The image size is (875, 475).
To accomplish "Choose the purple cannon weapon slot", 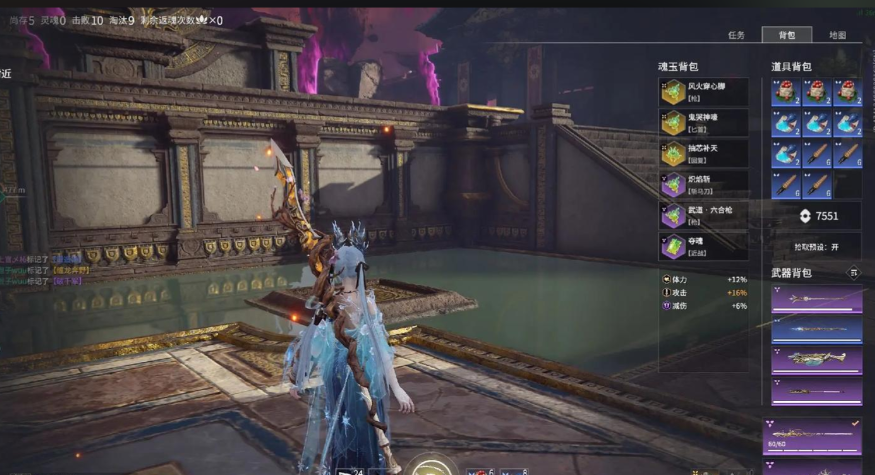I will coord(816,360).
